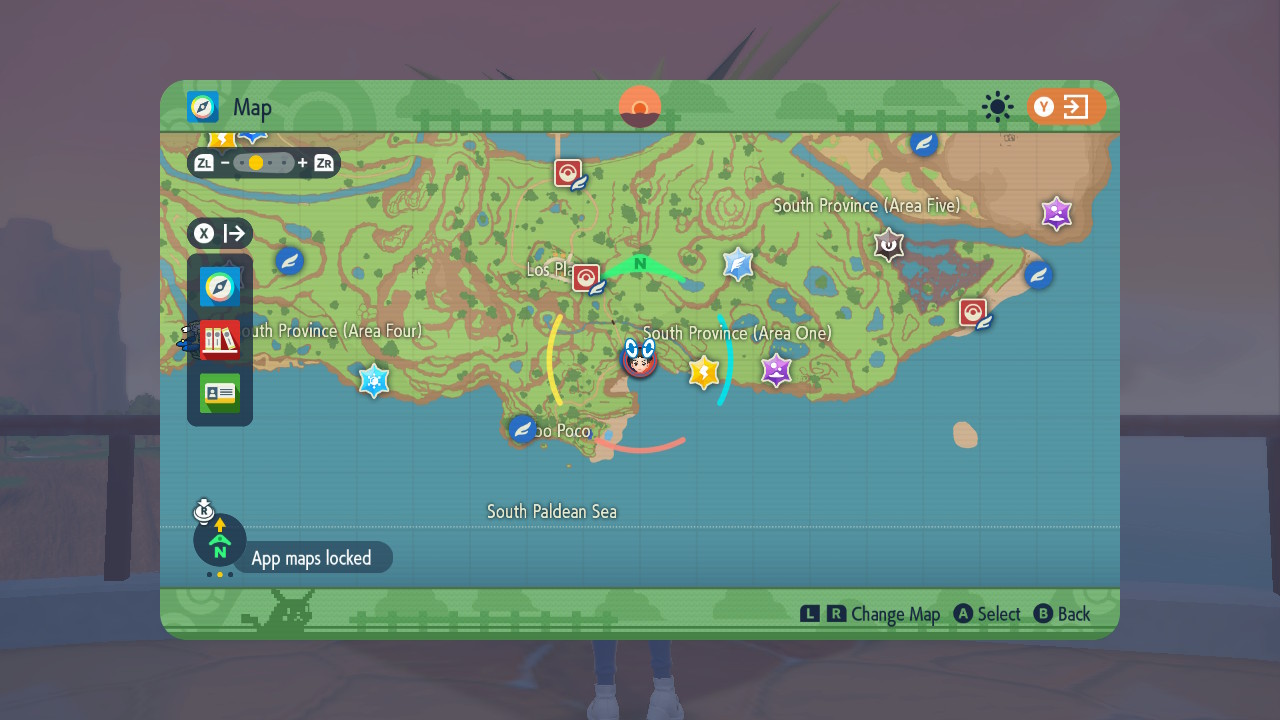Screen dimensions: 1280x720
Task: Select the yellow Tera Raid star near Area One
Action: click(x=703, y=372)
